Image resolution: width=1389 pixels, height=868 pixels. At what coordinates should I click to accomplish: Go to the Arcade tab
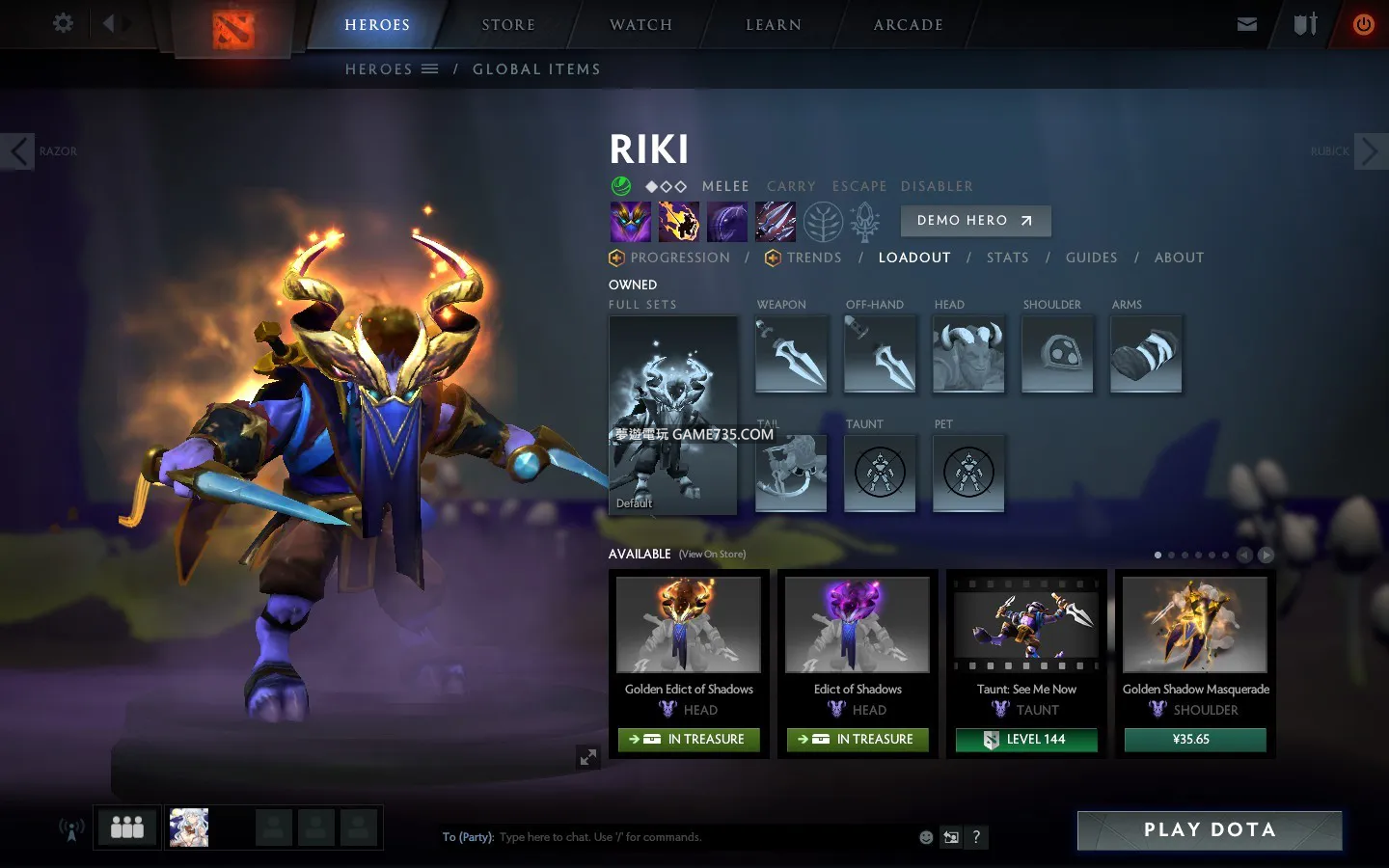click(908, 25)
